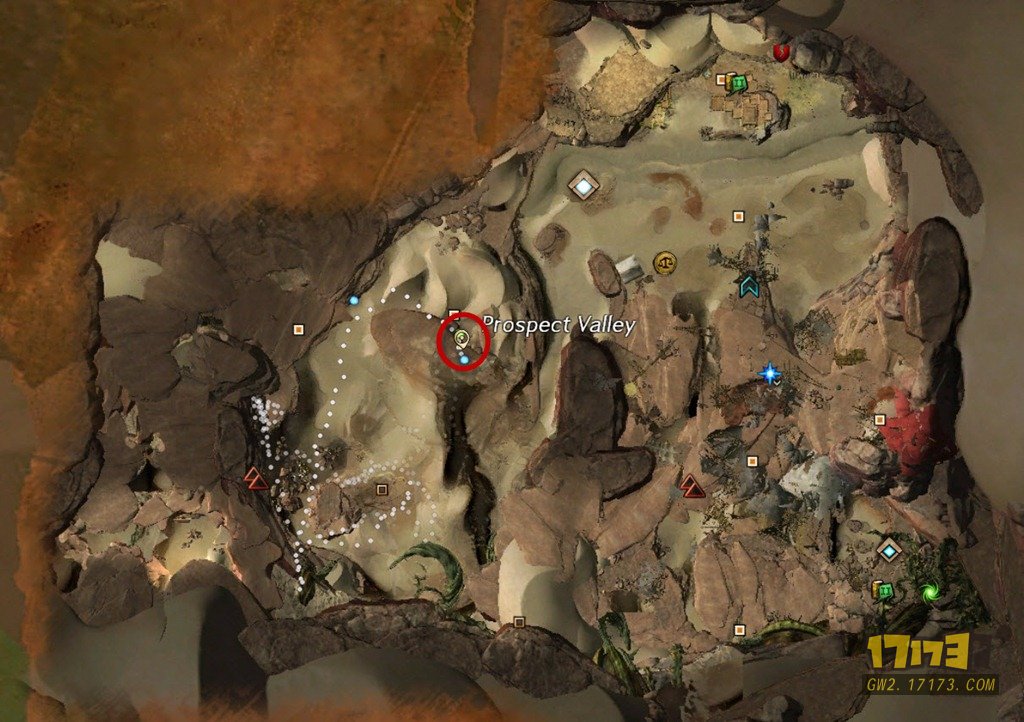Select the dark square marker amid the dotted trail
The height and width of the screenshot is (722, 1024).
[x=381, y=490]
